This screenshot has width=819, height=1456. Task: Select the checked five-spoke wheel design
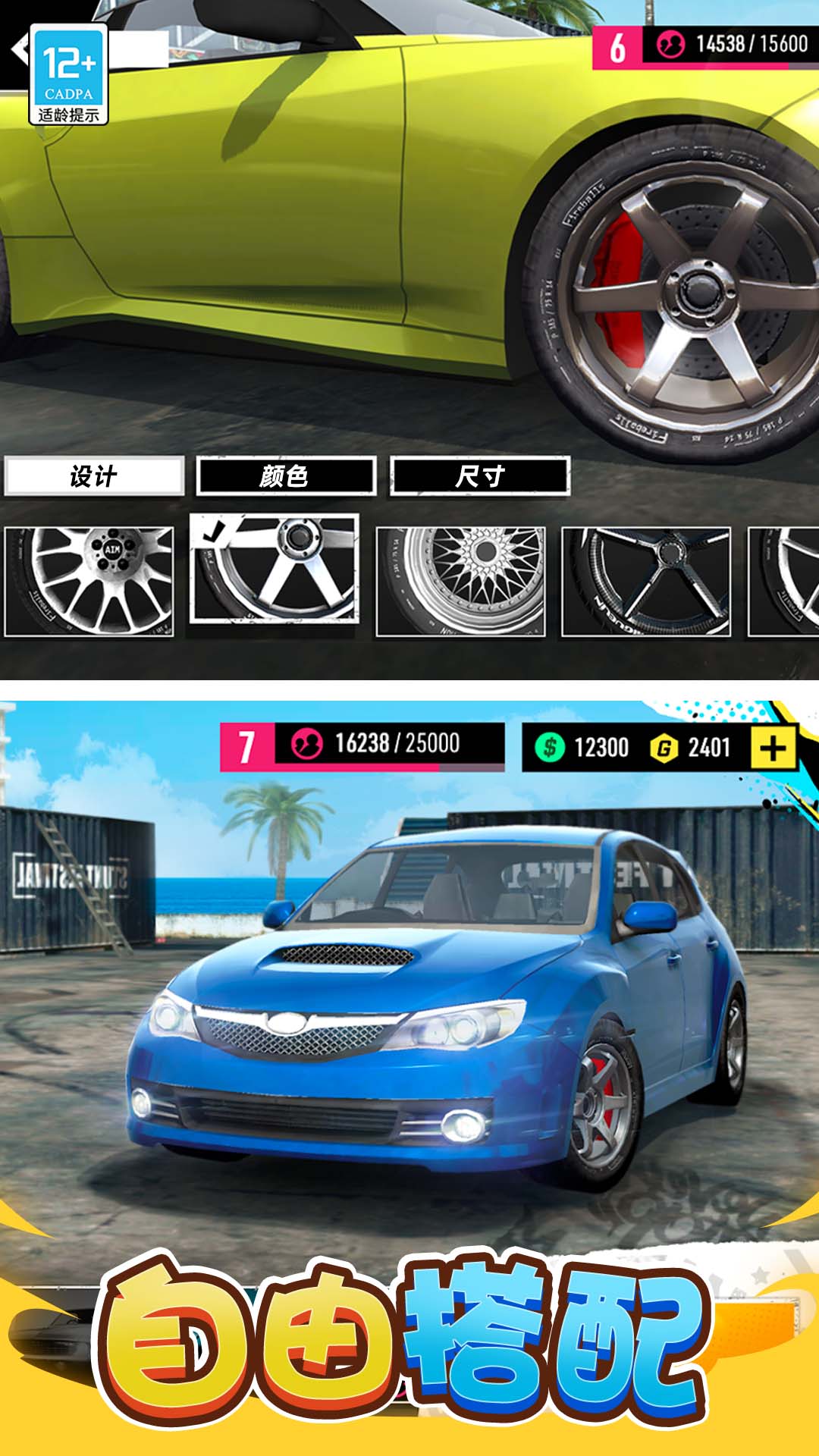coord(275,569)
